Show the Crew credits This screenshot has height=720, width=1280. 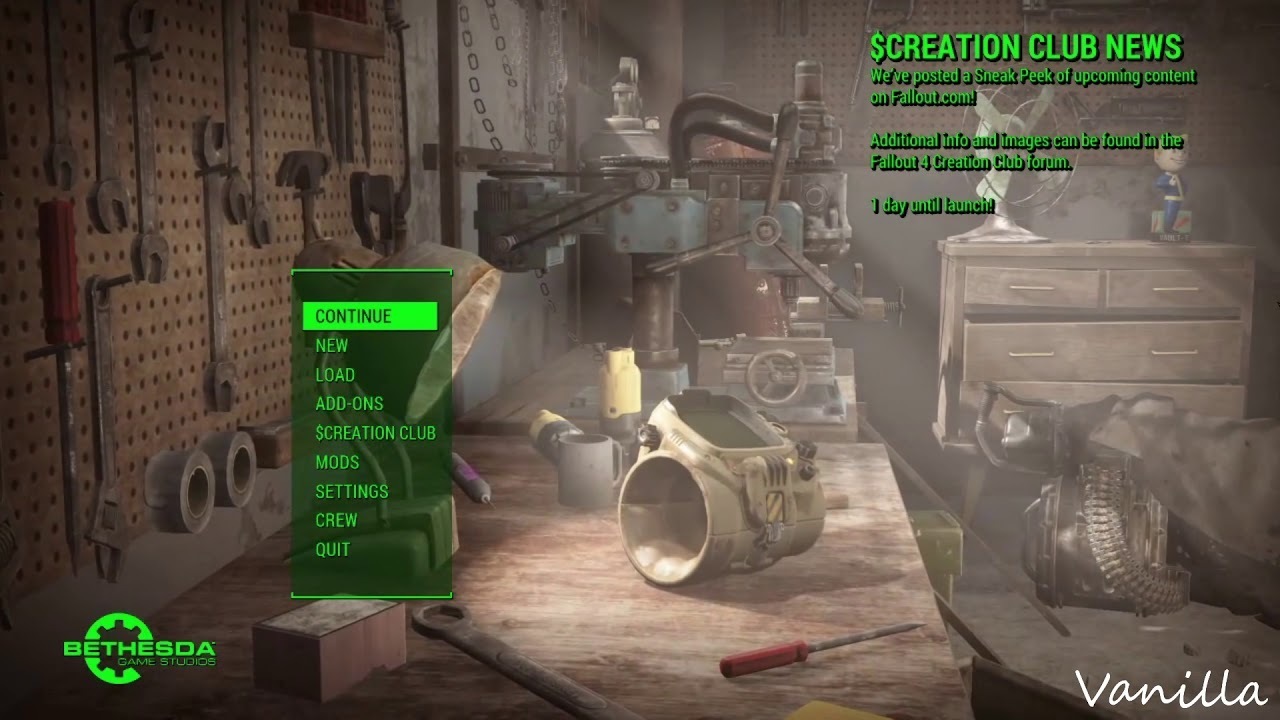336,520
